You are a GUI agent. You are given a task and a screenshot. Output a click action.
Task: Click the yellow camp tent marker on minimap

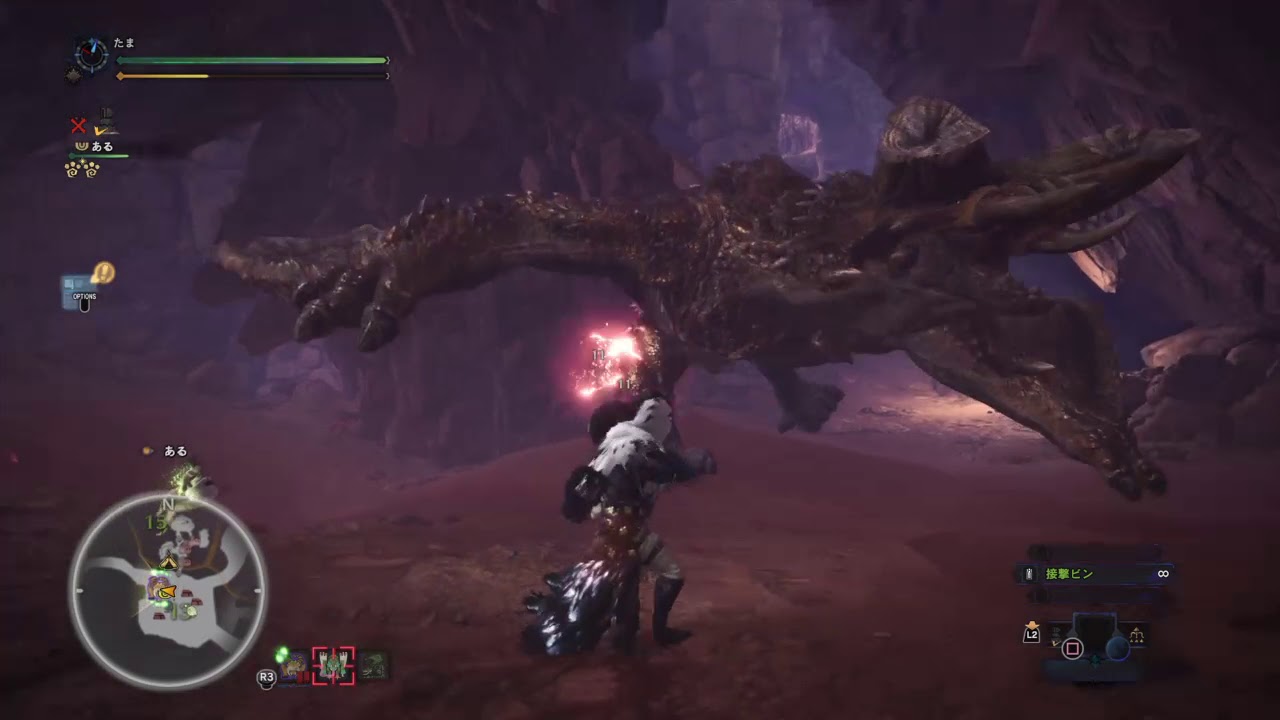pyautogui.click(x=169, y=564)
